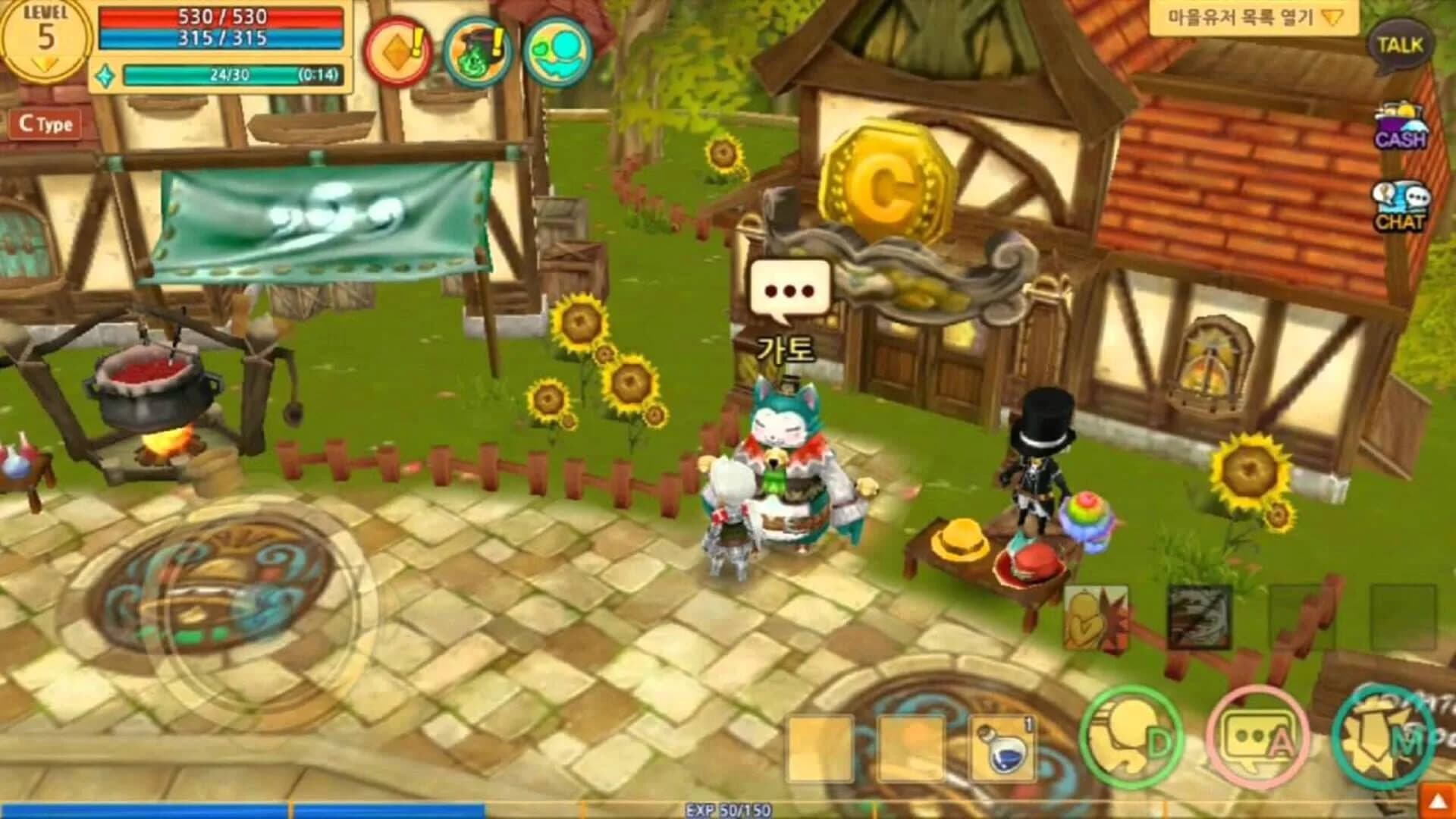Open the blue face social icon at top
The width and height of the screenshot is (1456, 819).
tap(559, 50)
